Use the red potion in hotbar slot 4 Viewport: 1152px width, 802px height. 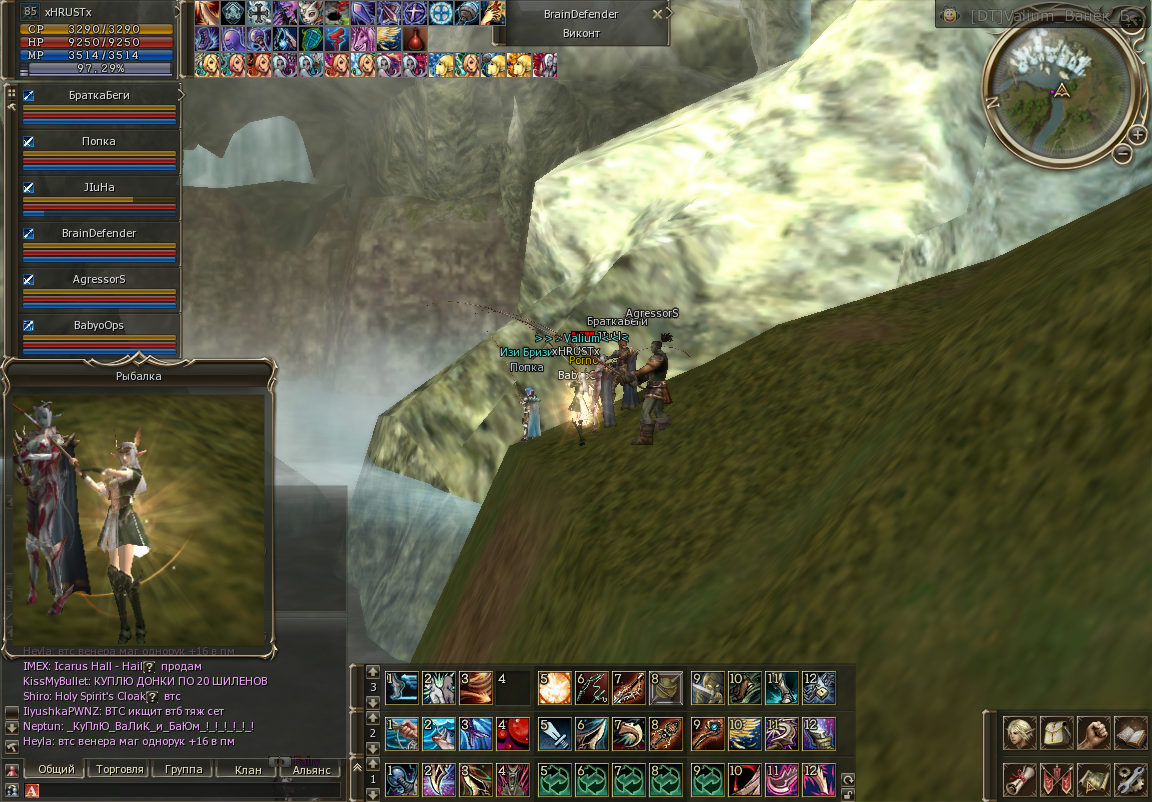(x=512, y=733)
